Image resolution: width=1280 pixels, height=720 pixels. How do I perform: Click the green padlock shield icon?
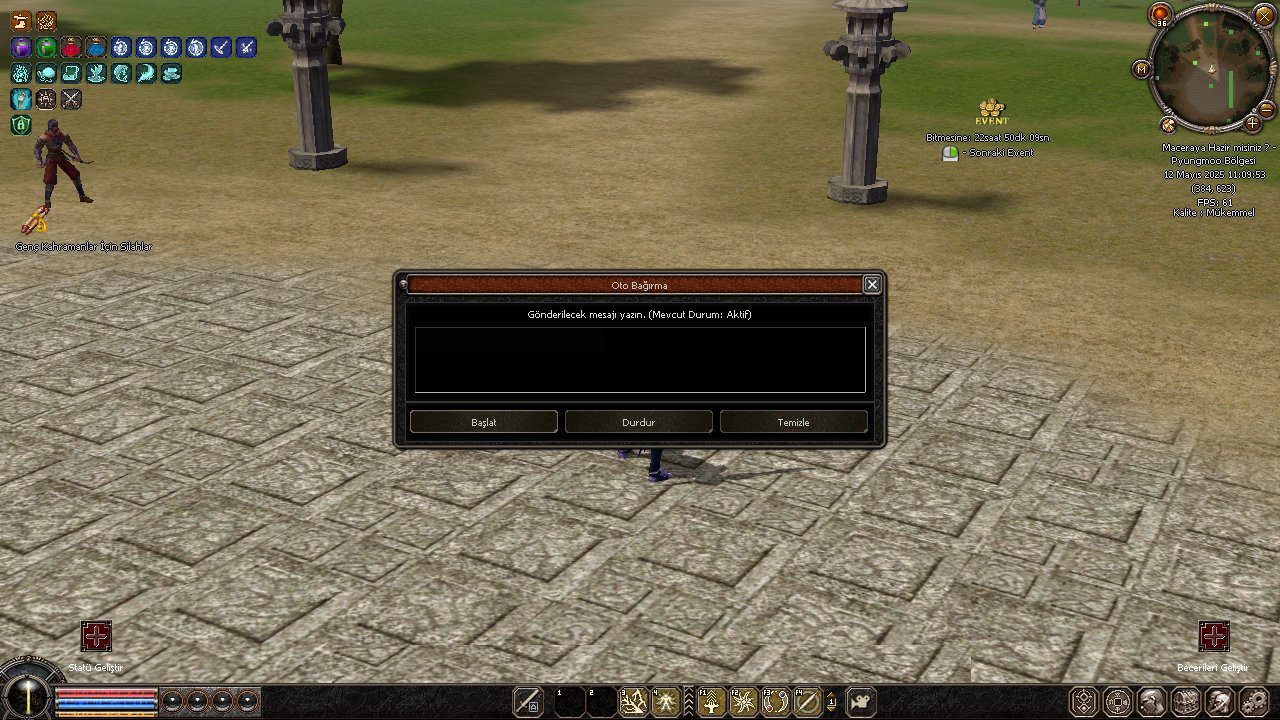pyautogui.click(x=21, y=125)
